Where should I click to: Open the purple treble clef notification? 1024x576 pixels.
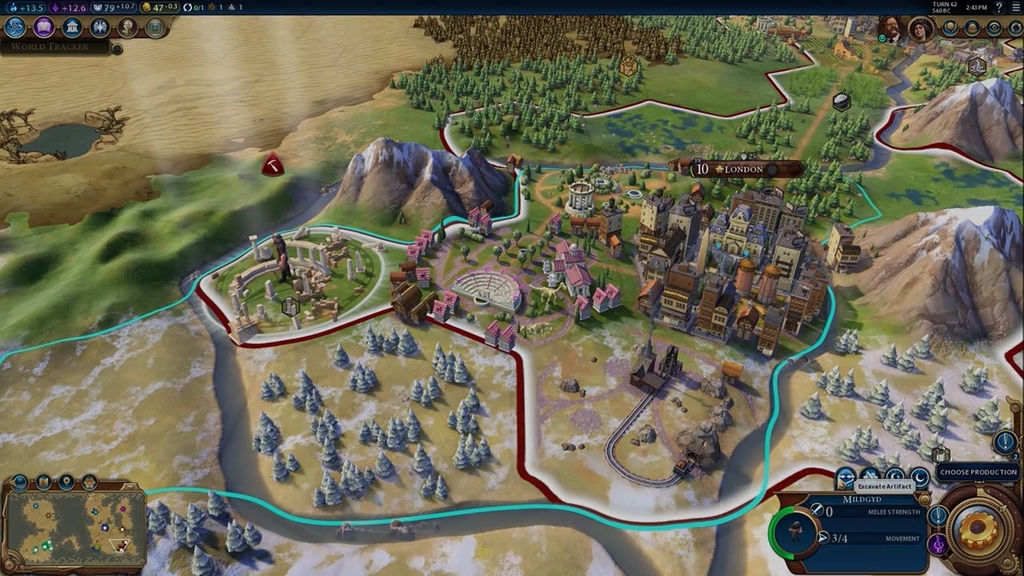pyautogui.click(x=938, y=544)
